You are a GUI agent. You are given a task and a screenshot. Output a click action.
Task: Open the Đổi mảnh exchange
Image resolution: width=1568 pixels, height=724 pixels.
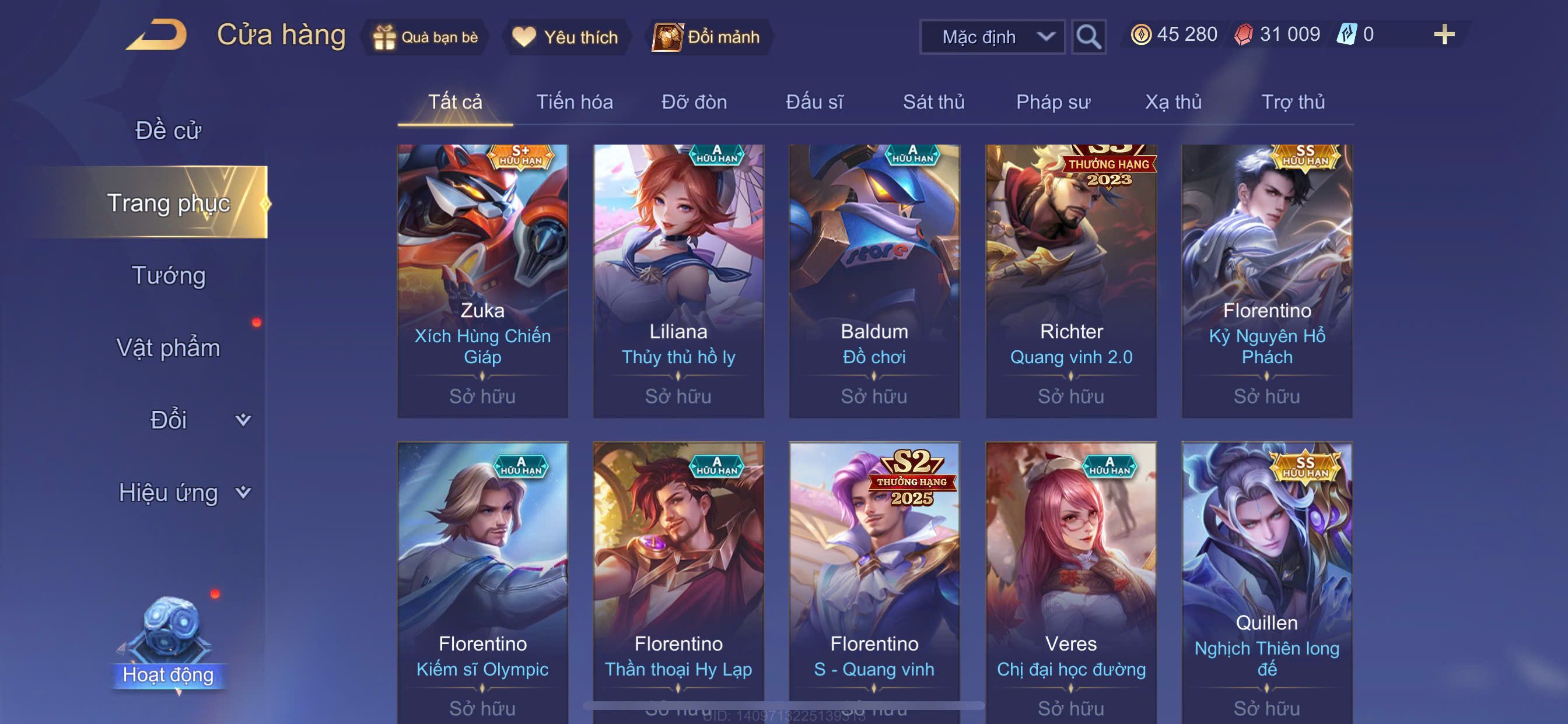[x=706, y=37]
